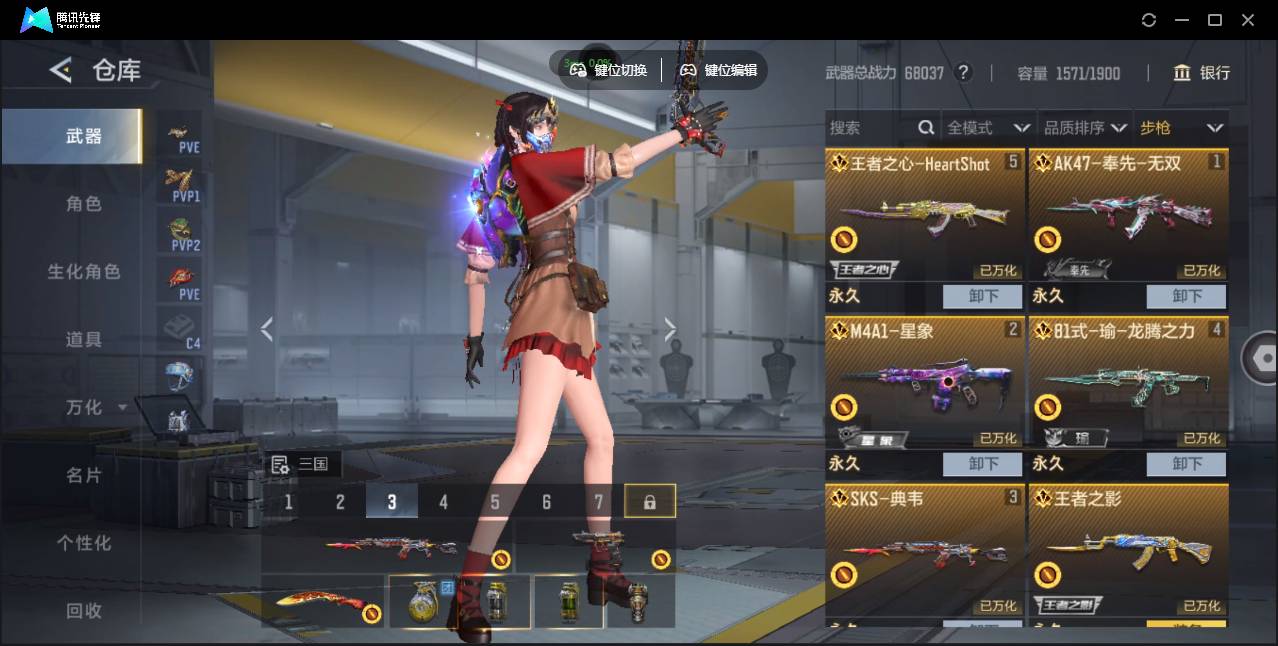Open the 回收 category
This screenshot has width=1278, height=646.
83,610
